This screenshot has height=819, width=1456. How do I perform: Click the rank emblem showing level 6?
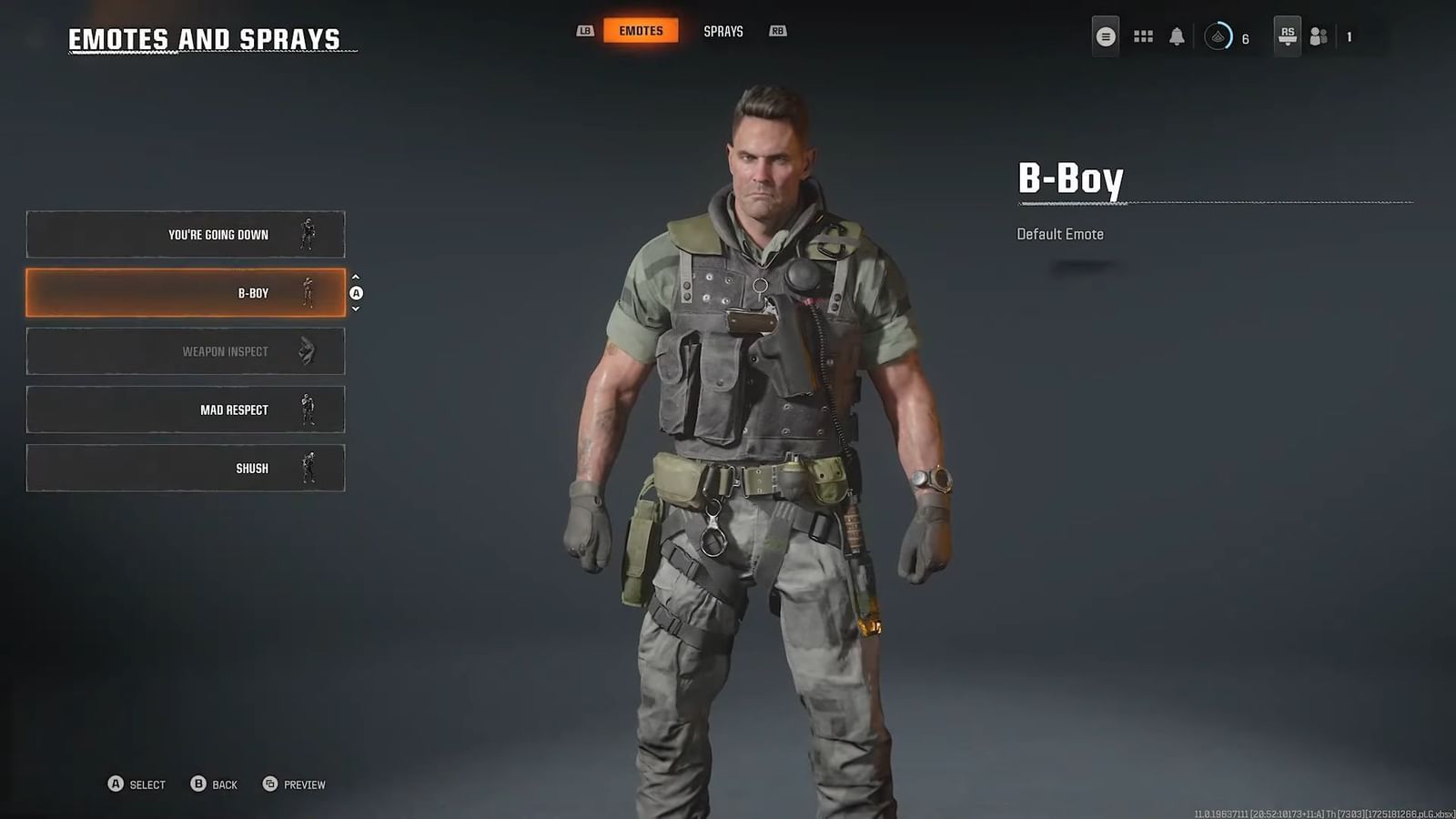[1217, 36]
